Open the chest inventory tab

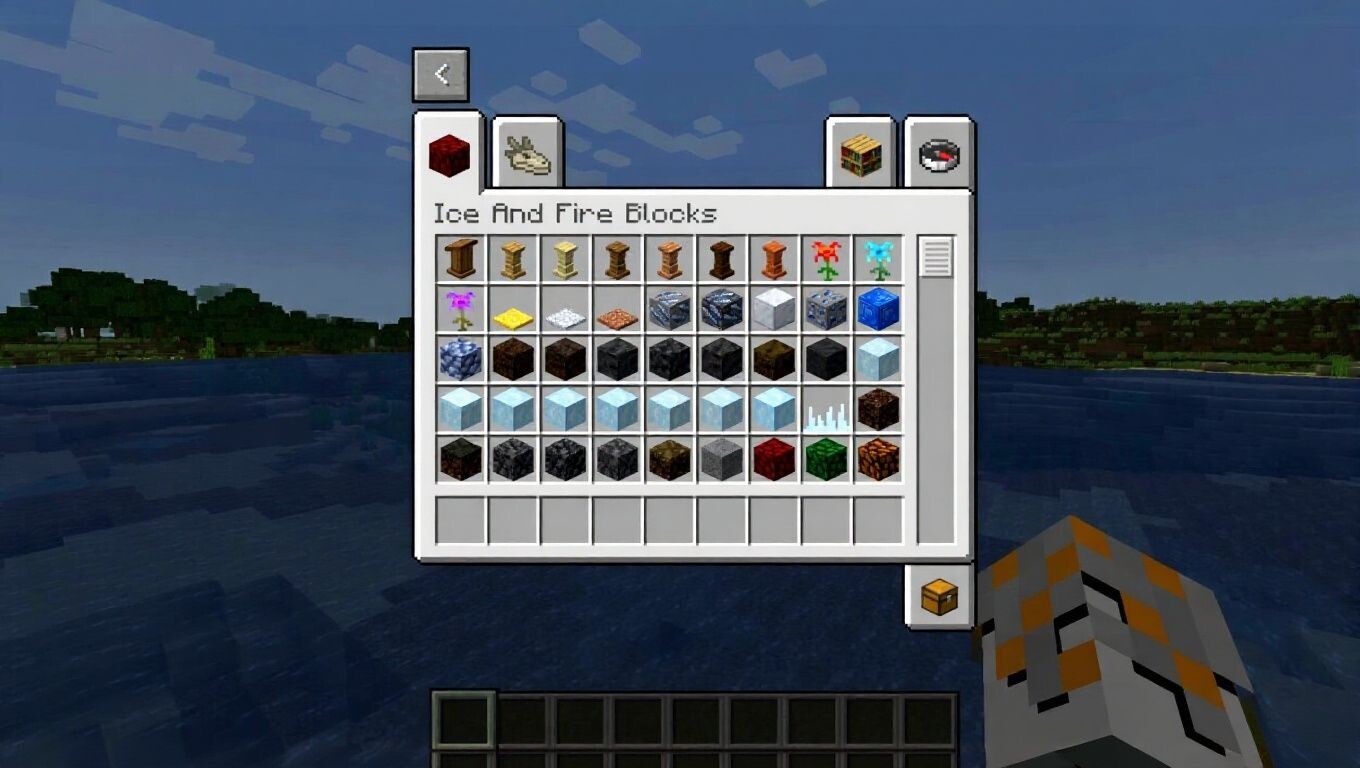pyautogui.click(x=939, y=597)
